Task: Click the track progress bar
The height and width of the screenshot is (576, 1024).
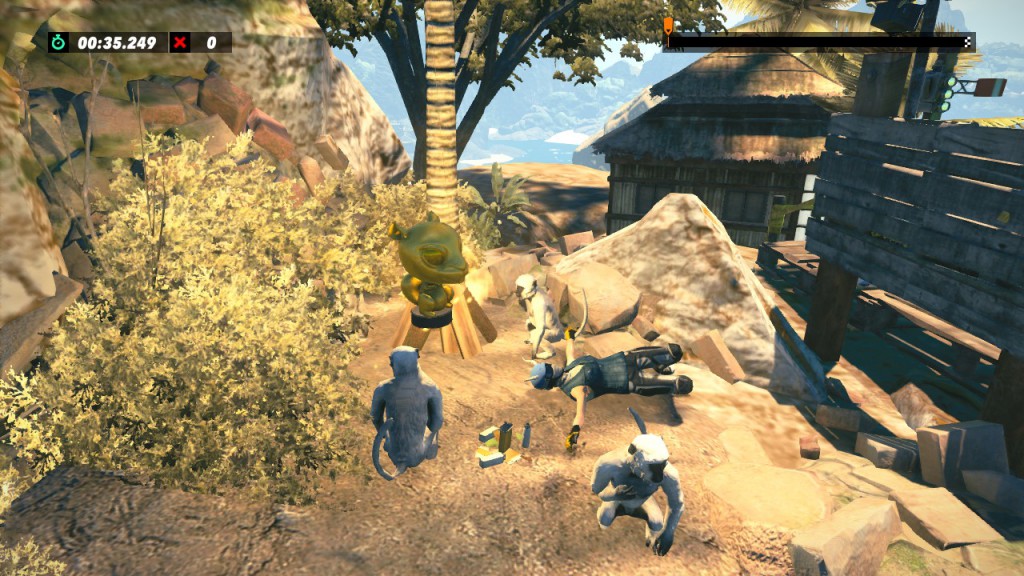Action: point(818,42)
